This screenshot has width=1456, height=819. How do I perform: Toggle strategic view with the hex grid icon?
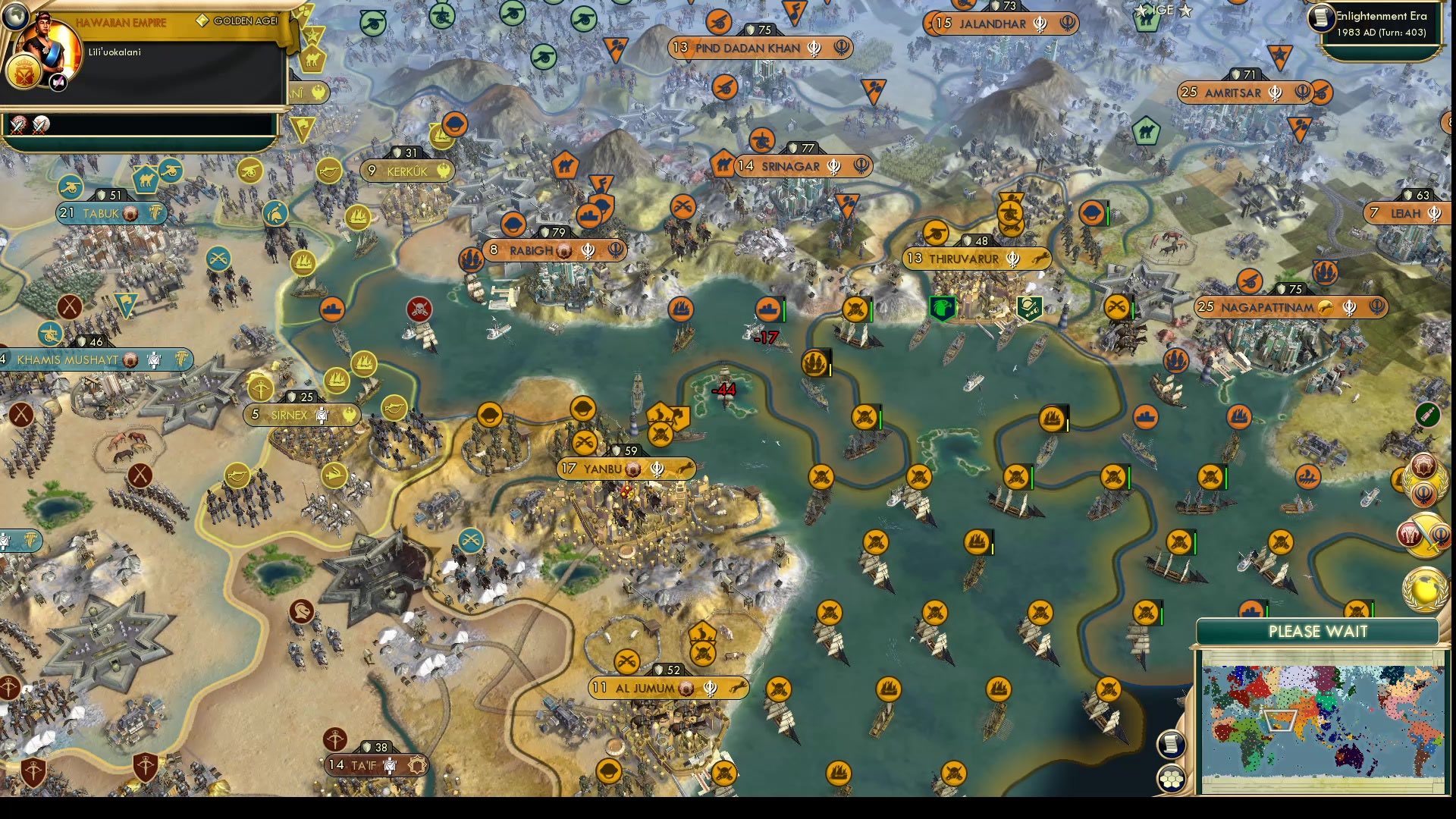pyautogui.click(x=1171, y=780)
